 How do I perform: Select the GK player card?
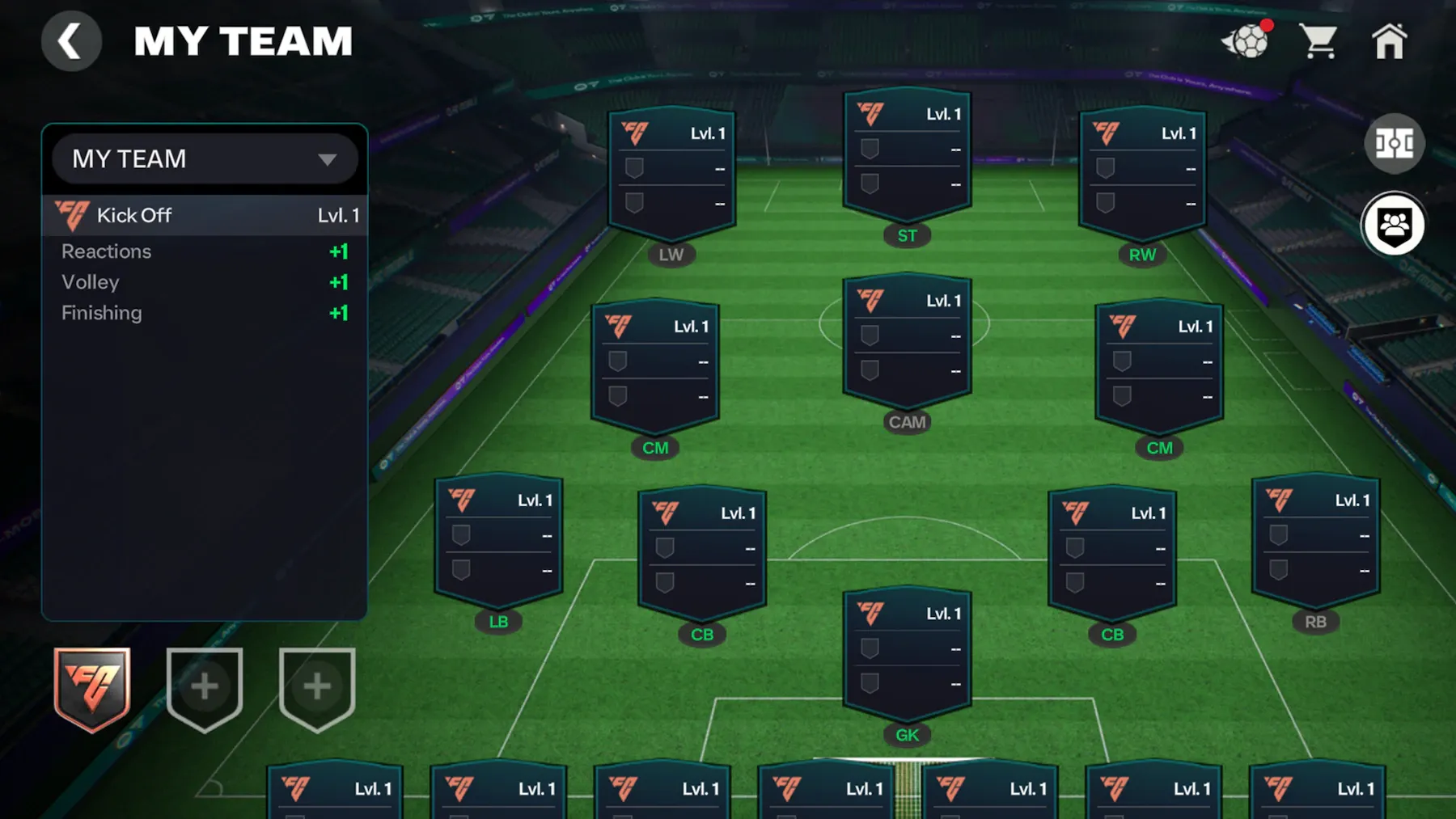tap(907, 655)
